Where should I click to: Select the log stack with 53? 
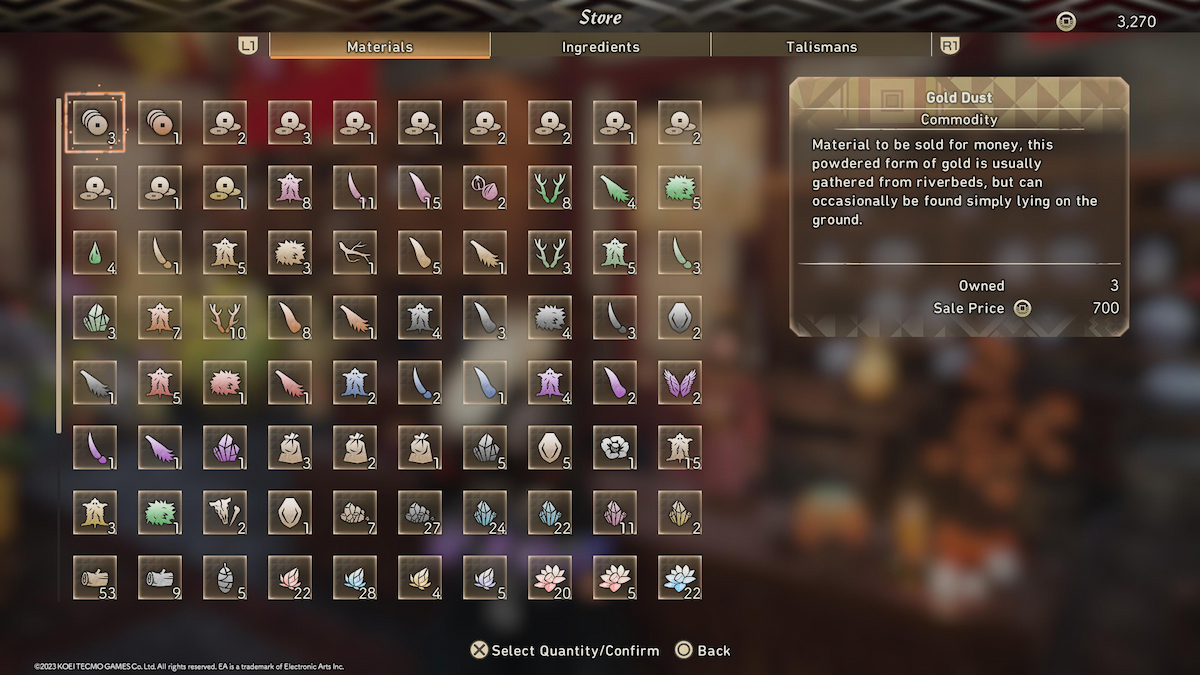(x=95, y=577)
